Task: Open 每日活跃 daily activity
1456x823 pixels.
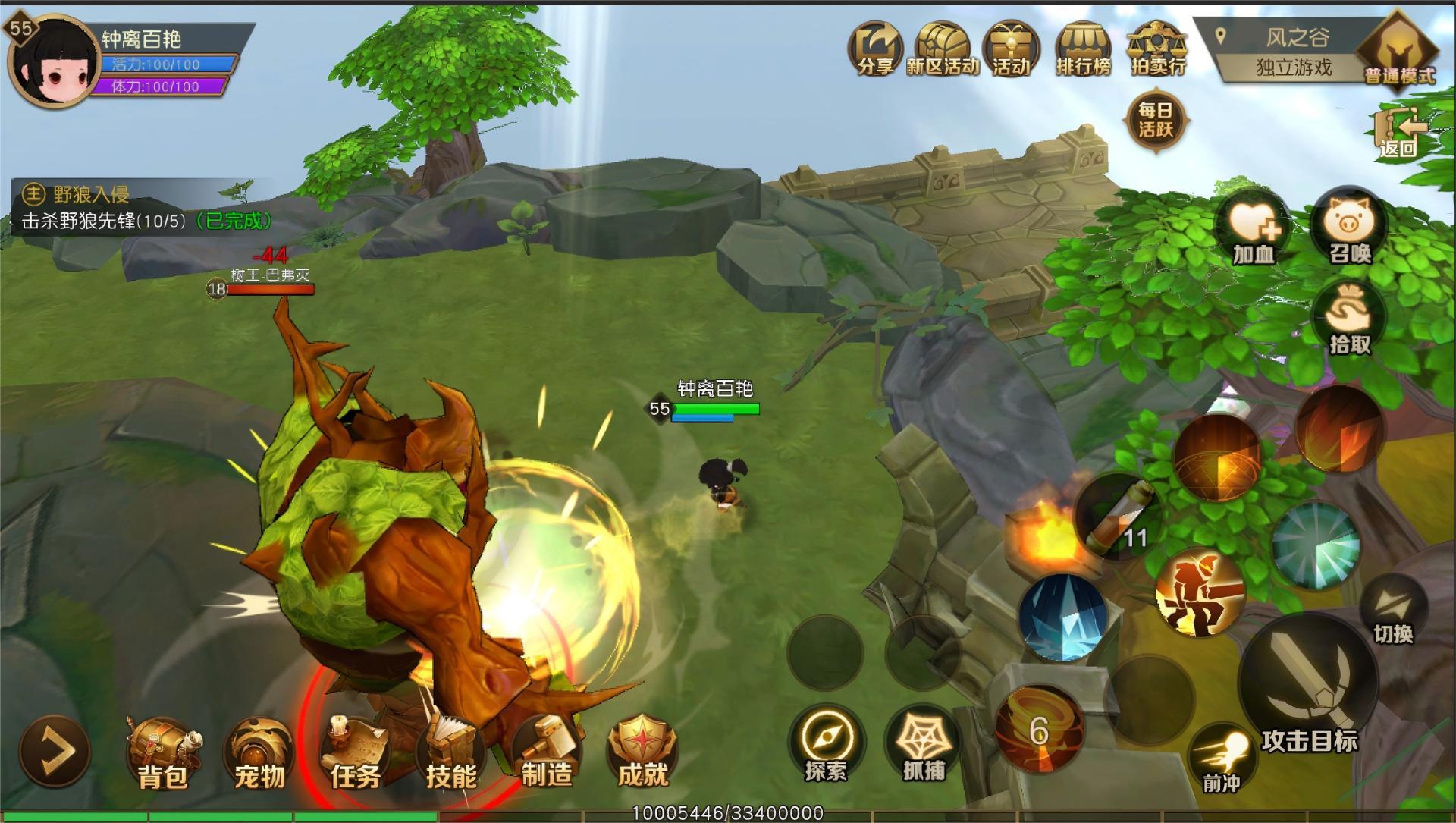Action: tap(1156, 121)
